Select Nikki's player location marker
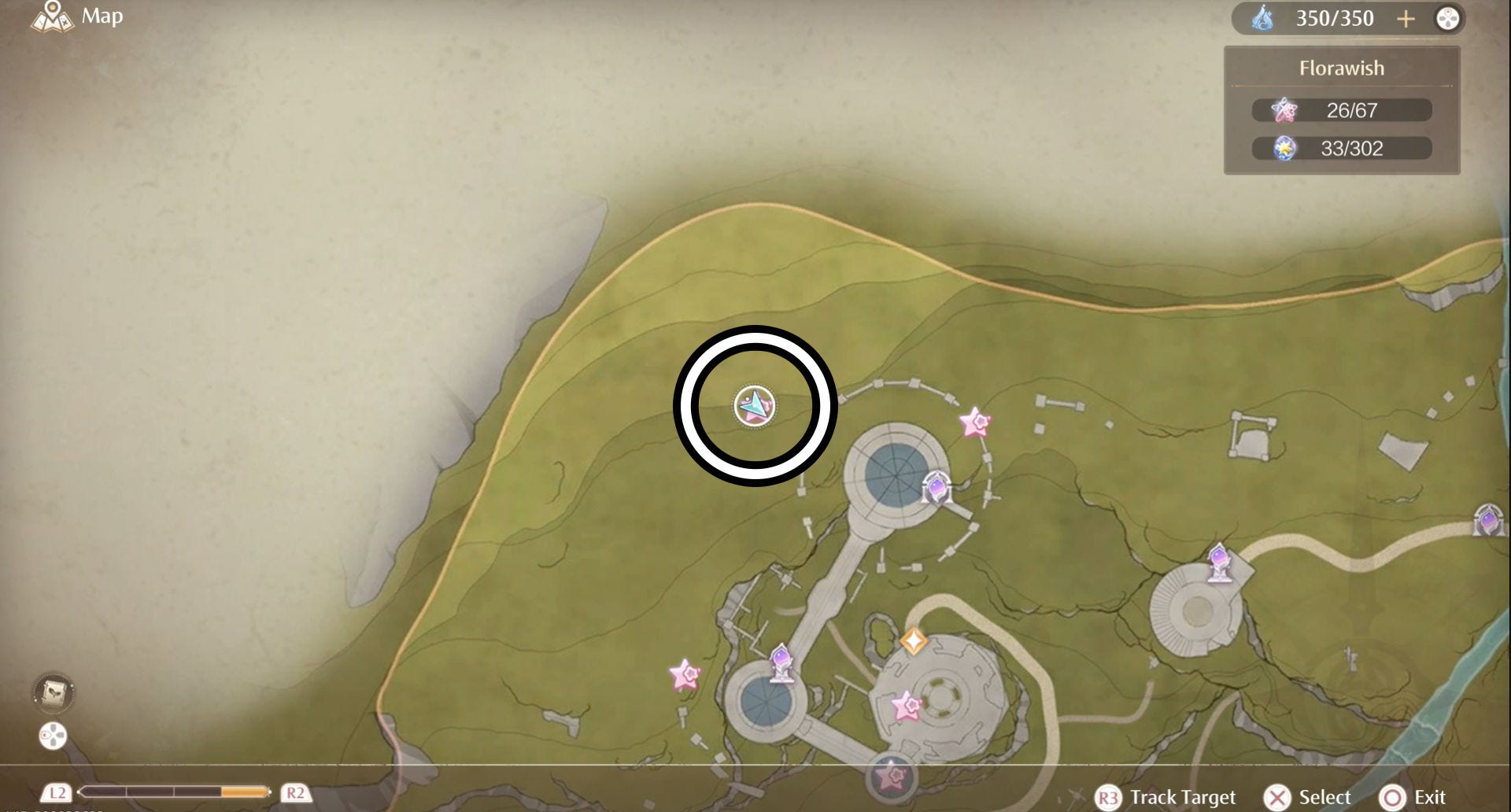The image size is (1511, 812). [755, 405]
